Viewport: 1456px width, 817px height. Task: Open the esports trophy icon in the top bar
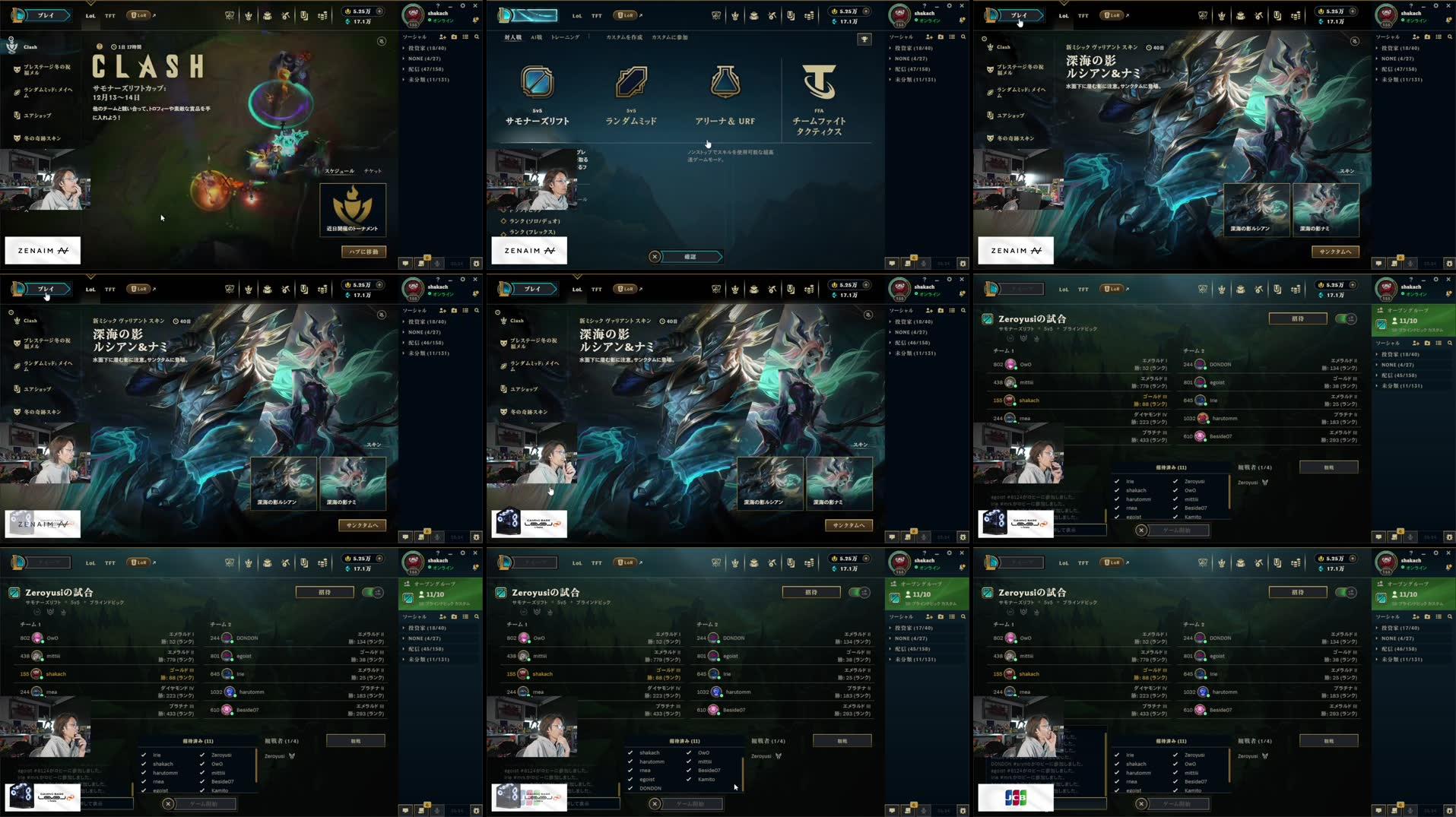pyautogui.click(x=230, y=14)
